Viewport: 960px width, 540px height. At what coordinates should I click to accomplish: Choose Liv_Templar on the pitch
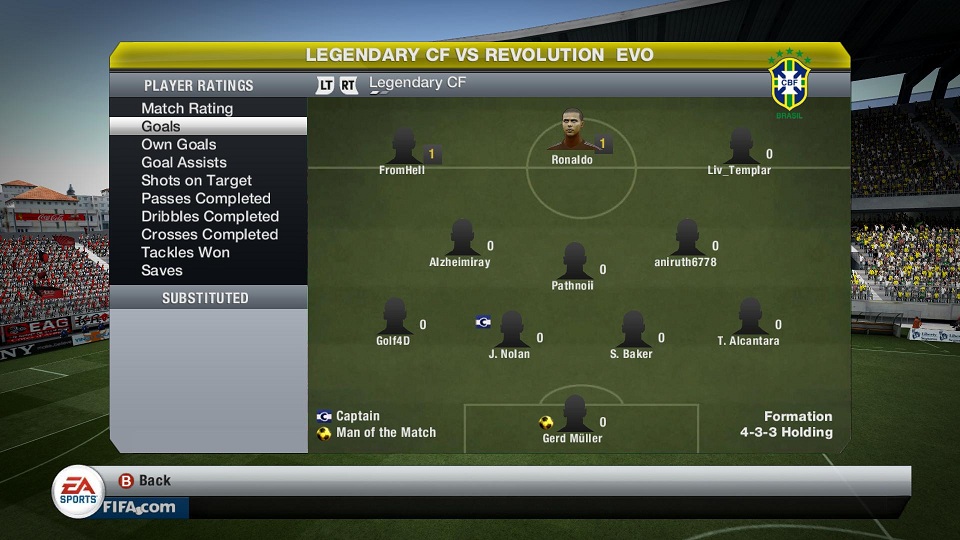741,146
